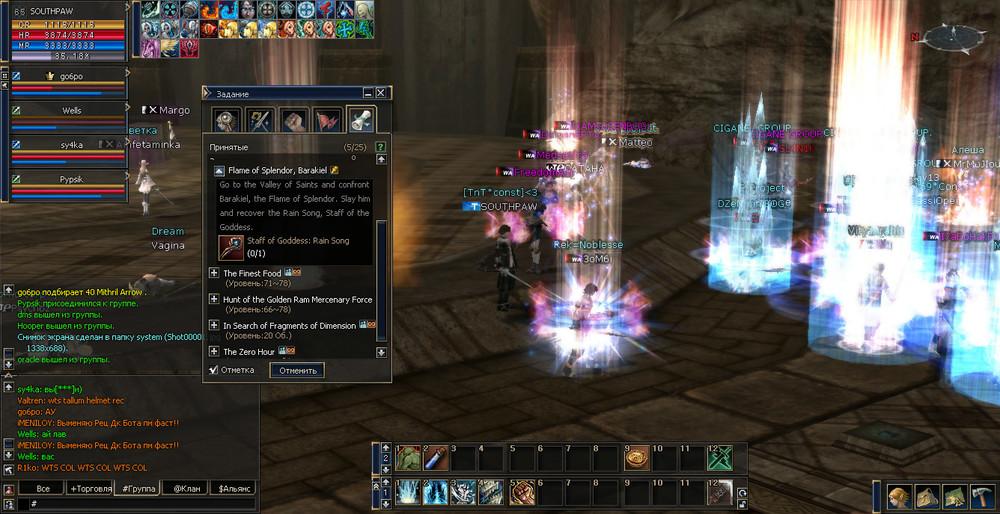Expand The Finest Food quest
Image resolution: width=1000 pixels, height=514 pixels.
214,273
